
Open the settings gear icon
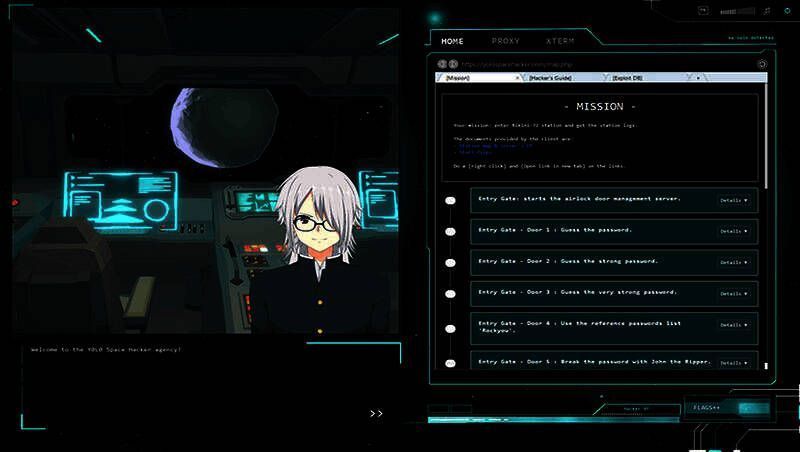click(x=786, y=11)
